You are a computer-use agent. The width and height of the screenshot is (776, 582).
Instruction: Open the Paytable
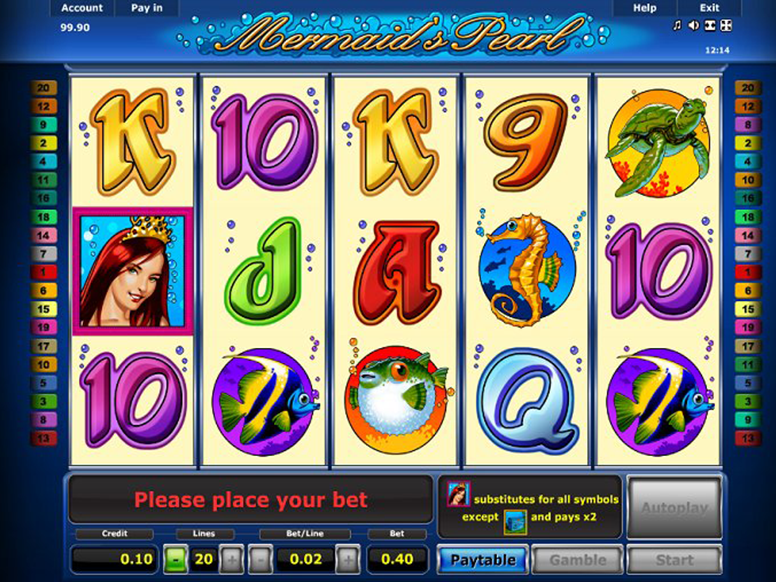coord(482,560)
